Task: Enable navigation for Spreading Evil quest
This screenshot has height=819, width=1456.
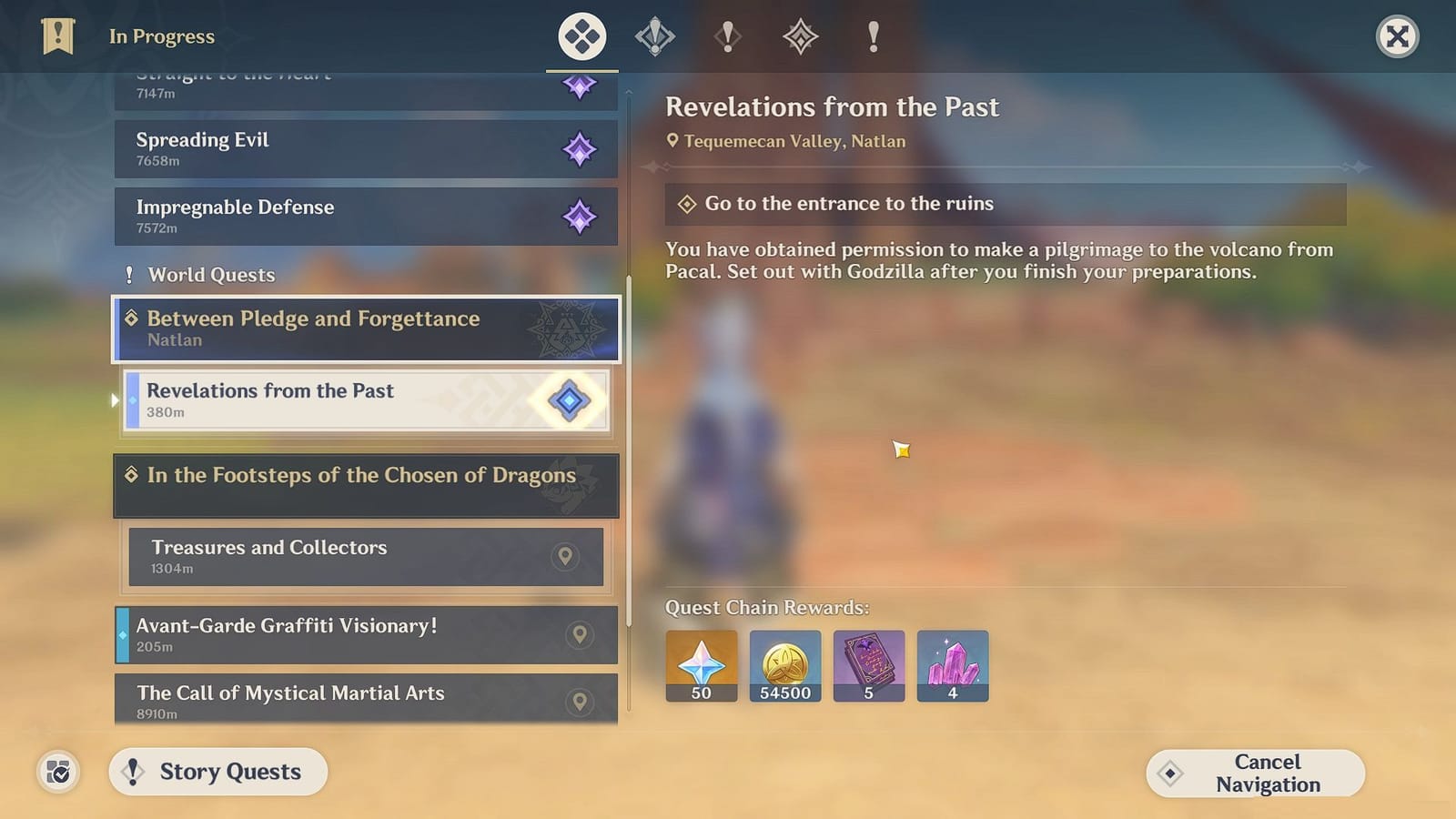Action: (x=580, y=148)
